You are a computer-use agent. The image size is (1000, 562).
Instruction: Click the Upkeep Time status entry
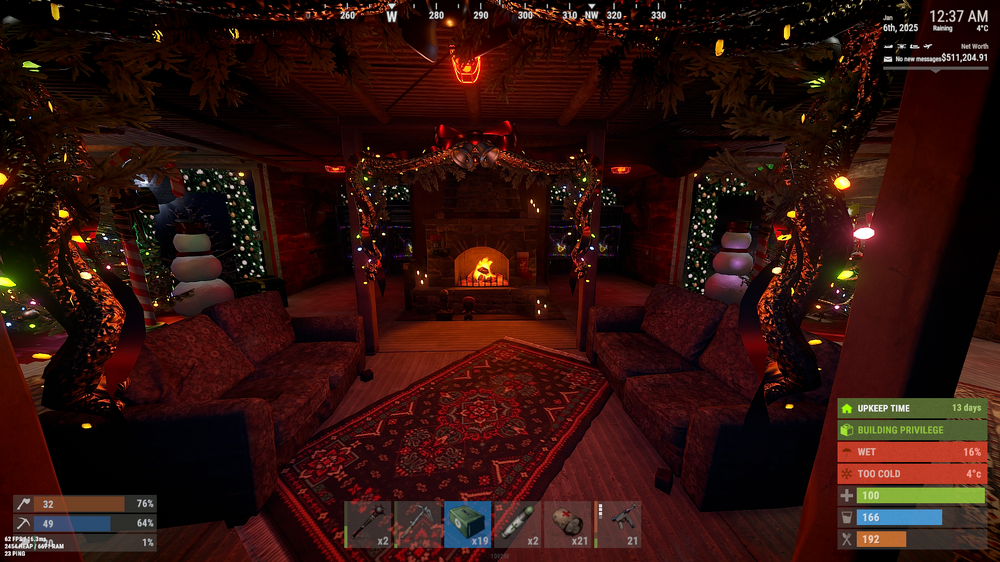(912, 408)
